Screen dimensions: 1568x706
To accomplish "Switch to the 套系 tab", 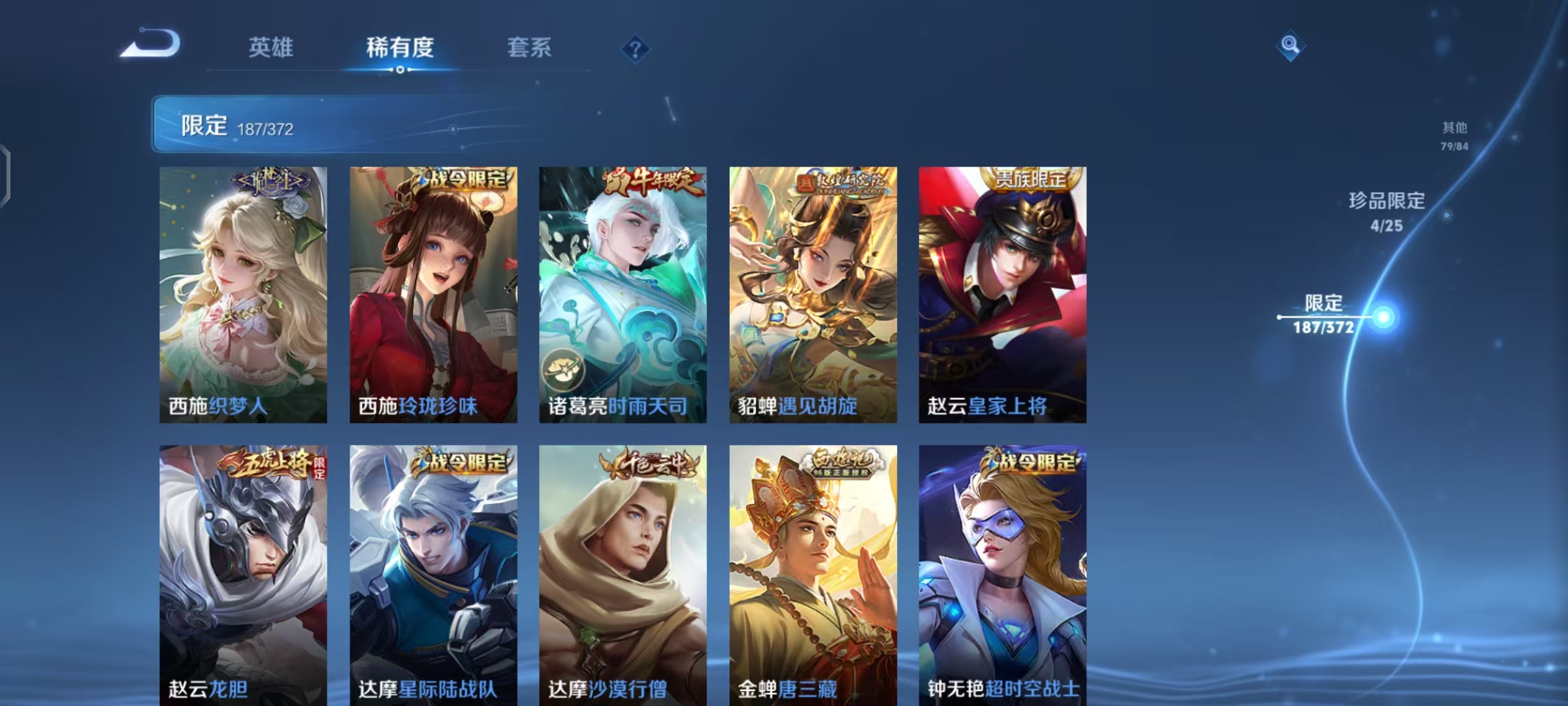I will (529, 47).
